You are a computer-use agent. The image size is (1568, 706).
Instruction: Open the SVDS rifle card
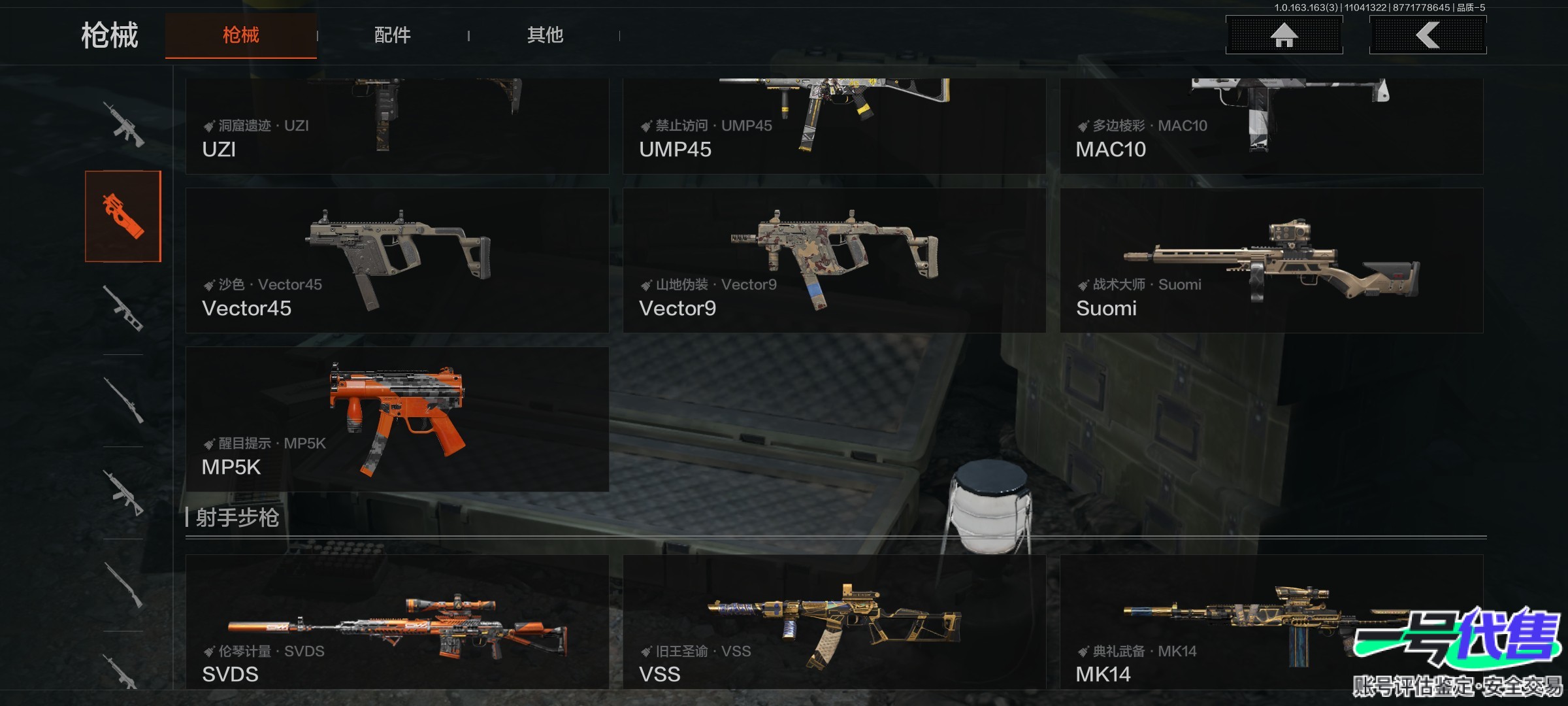click(x=397, y=621)
